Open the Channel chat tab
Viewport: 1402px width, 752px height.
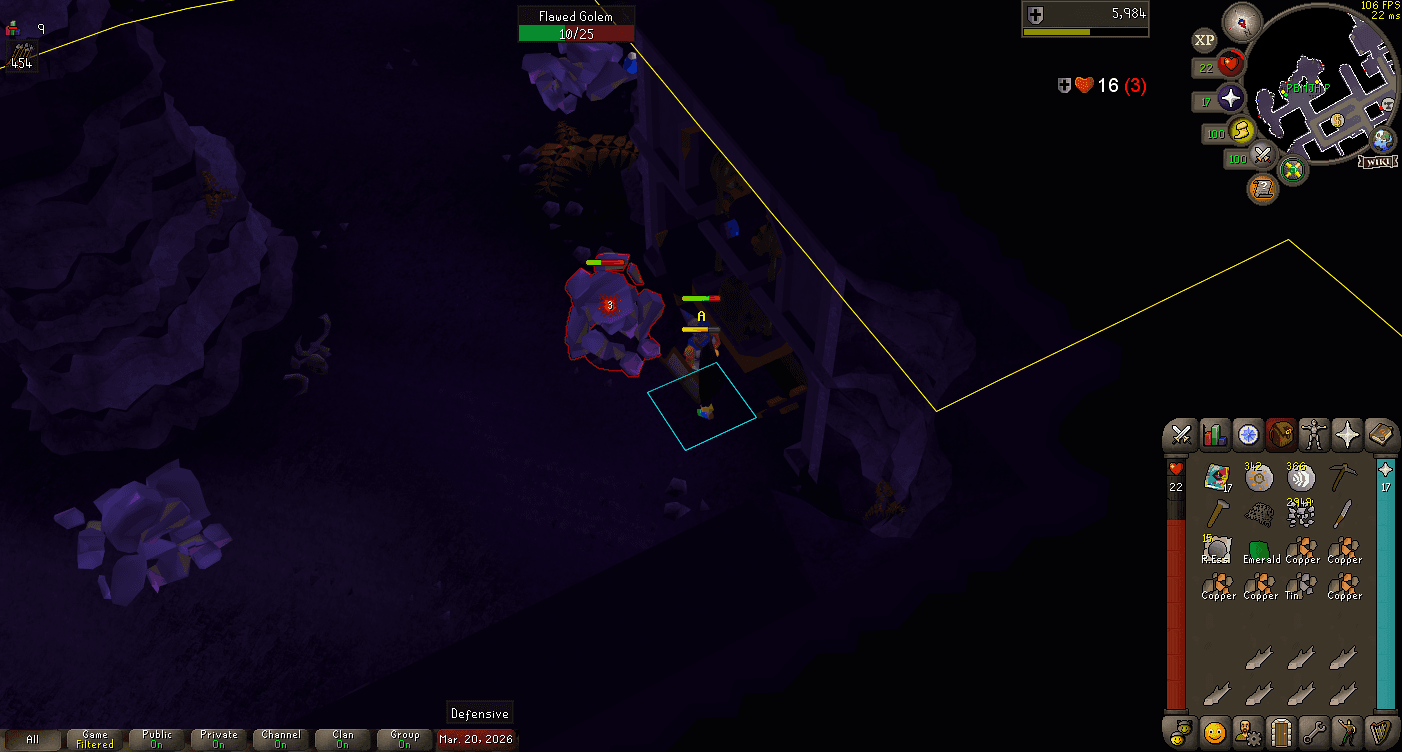pos(281,740)
